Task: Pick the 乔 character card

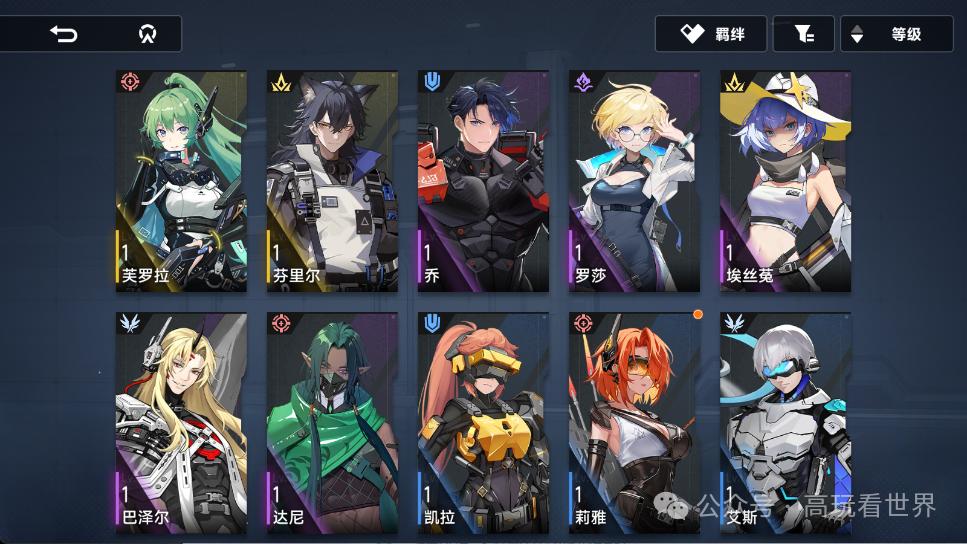Action: [x=483, y=181]
